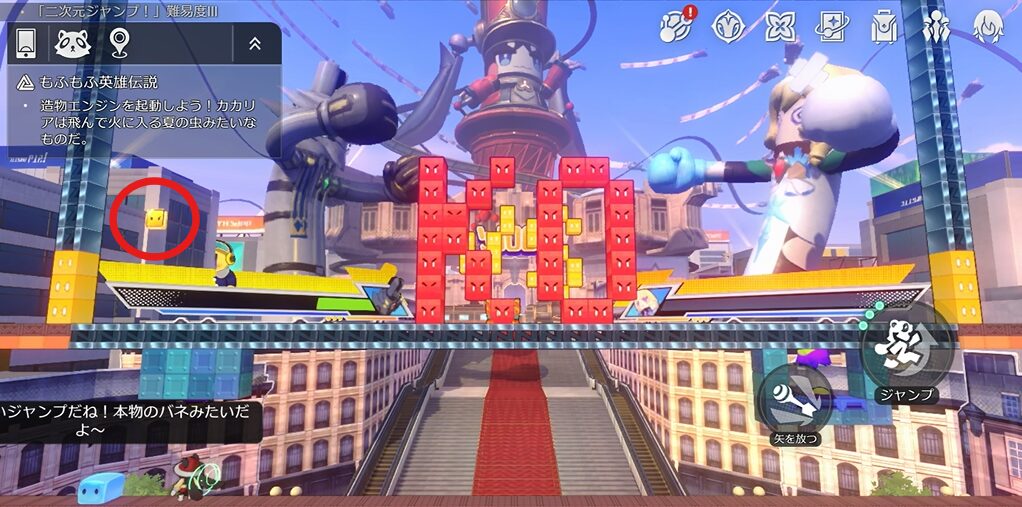This screenshot has height=507, width=1022.
Task: Open the character portrait icon
Action: 988,27
